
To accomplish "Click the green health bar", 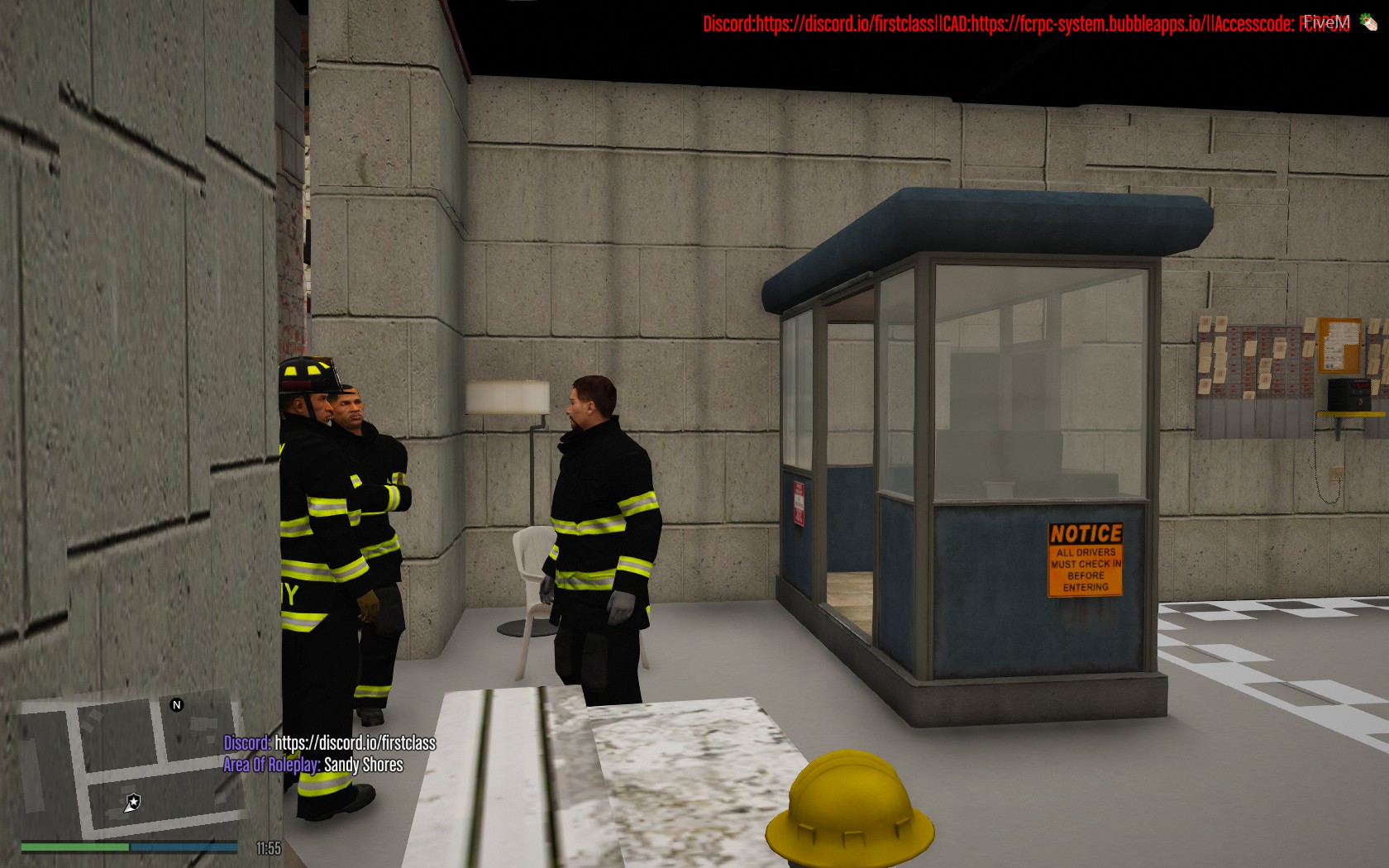I will [74, 847].
